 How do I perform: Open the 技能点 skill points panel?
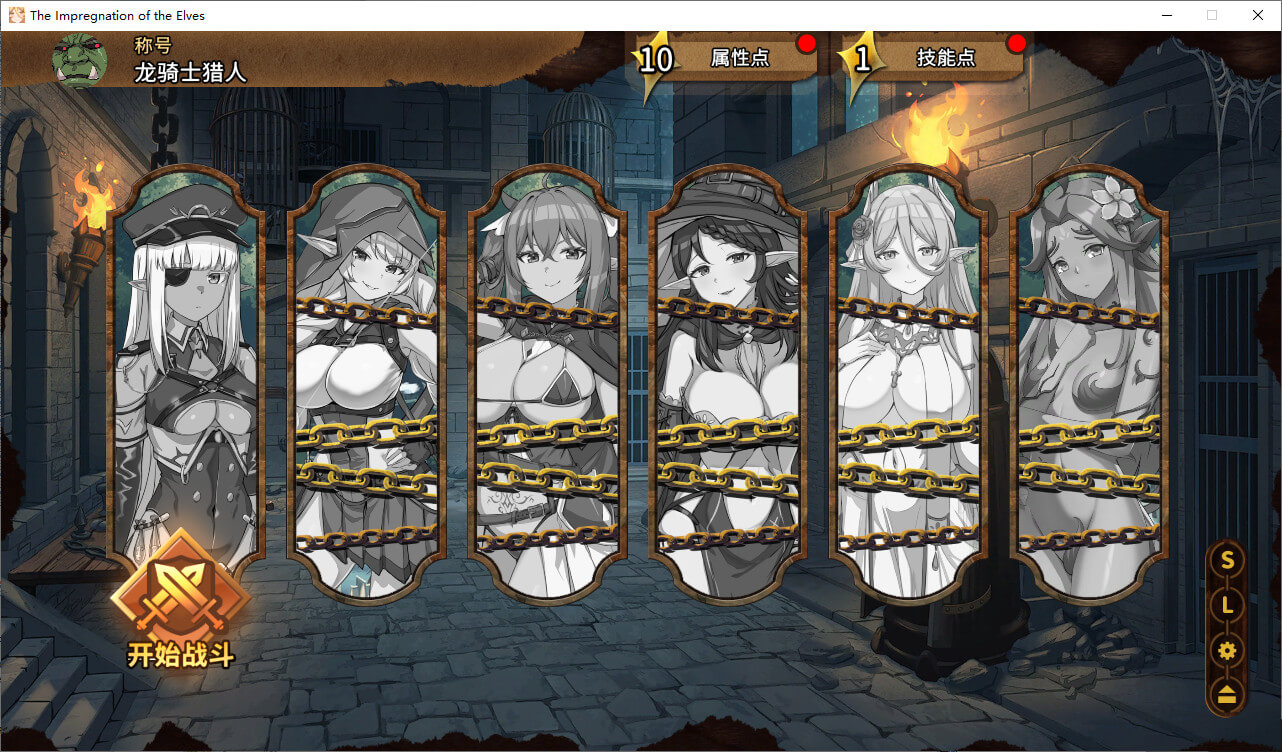point(945,58)
